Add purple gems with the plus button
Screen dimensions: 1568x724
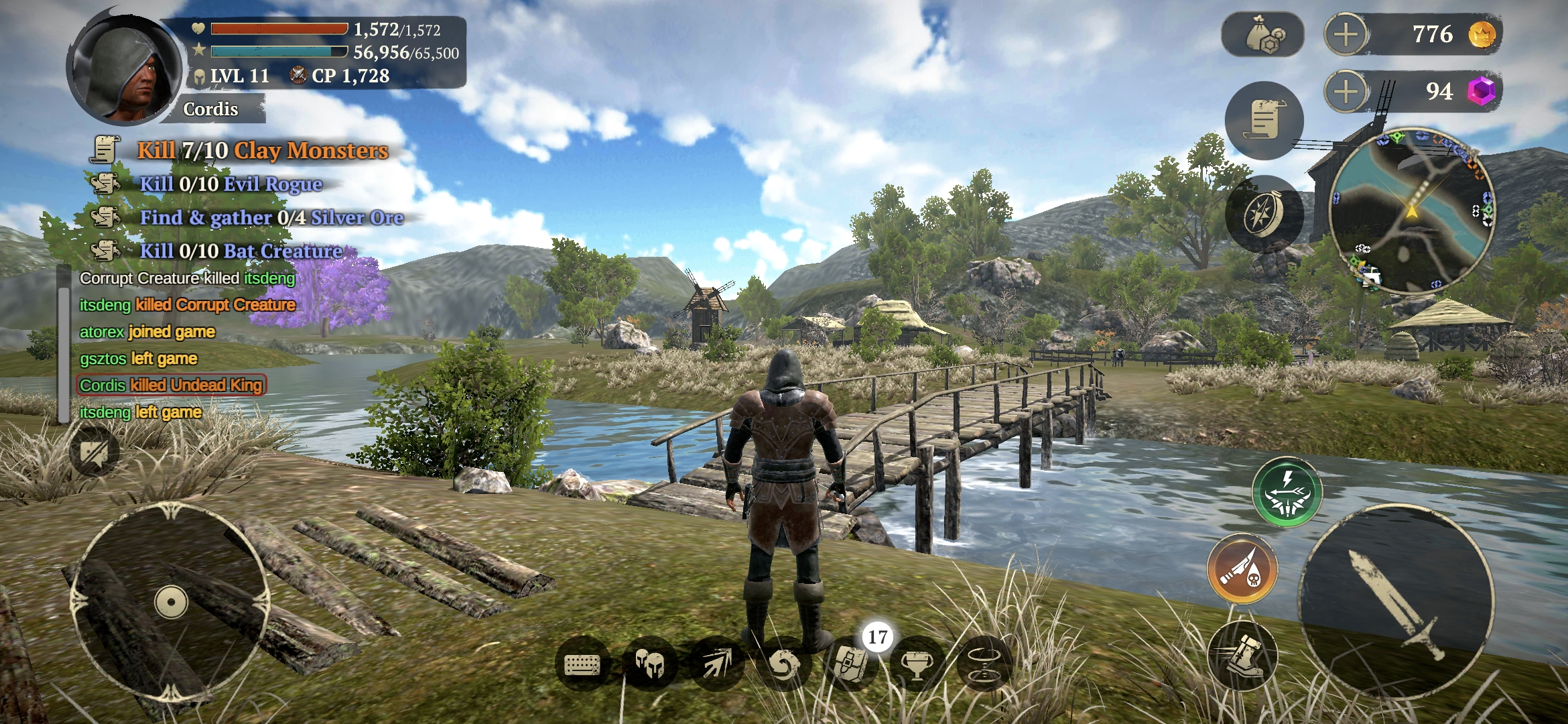point(1346,92)
